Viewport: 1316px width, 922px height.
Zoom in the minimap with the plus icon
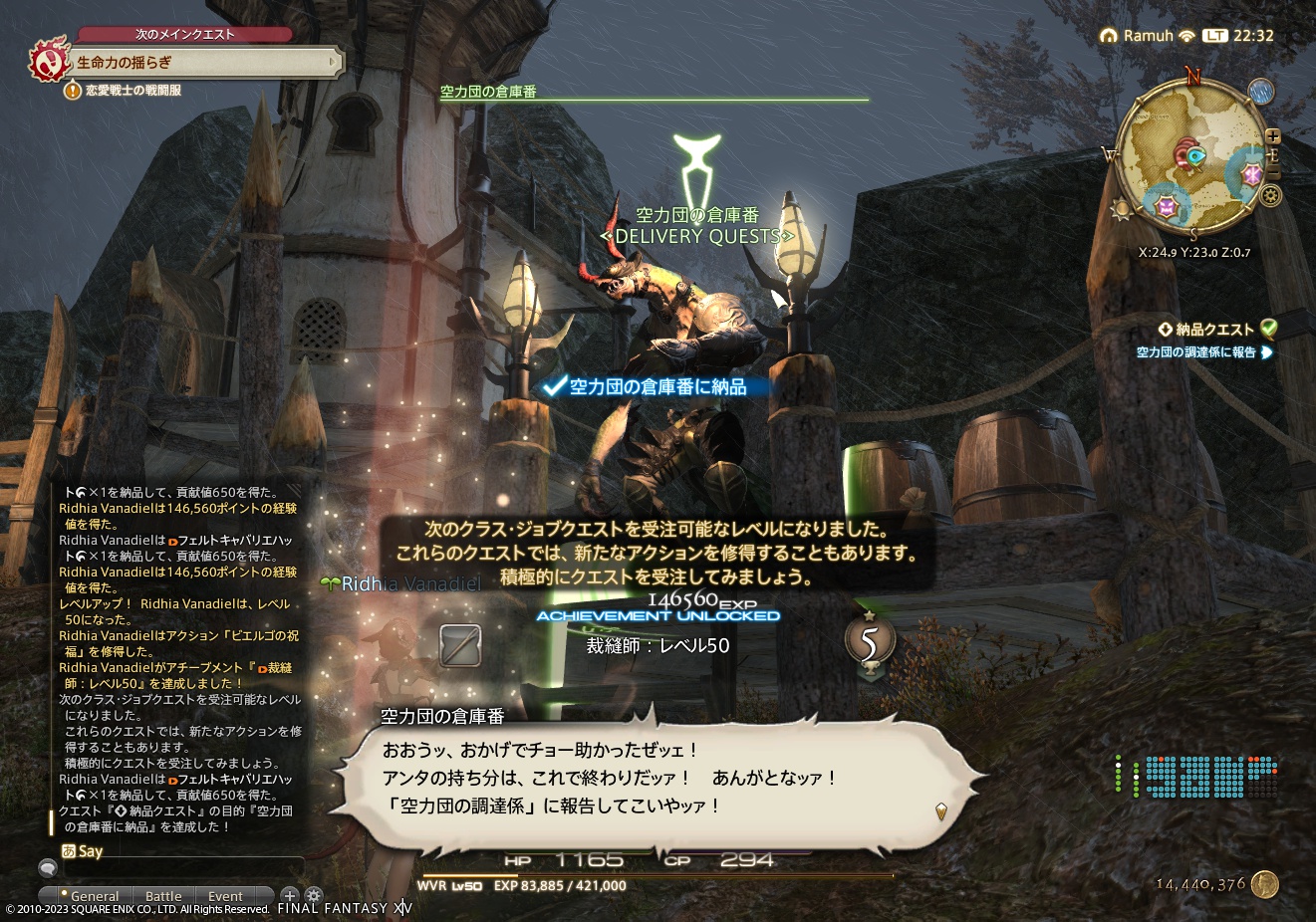[1273, 134]
